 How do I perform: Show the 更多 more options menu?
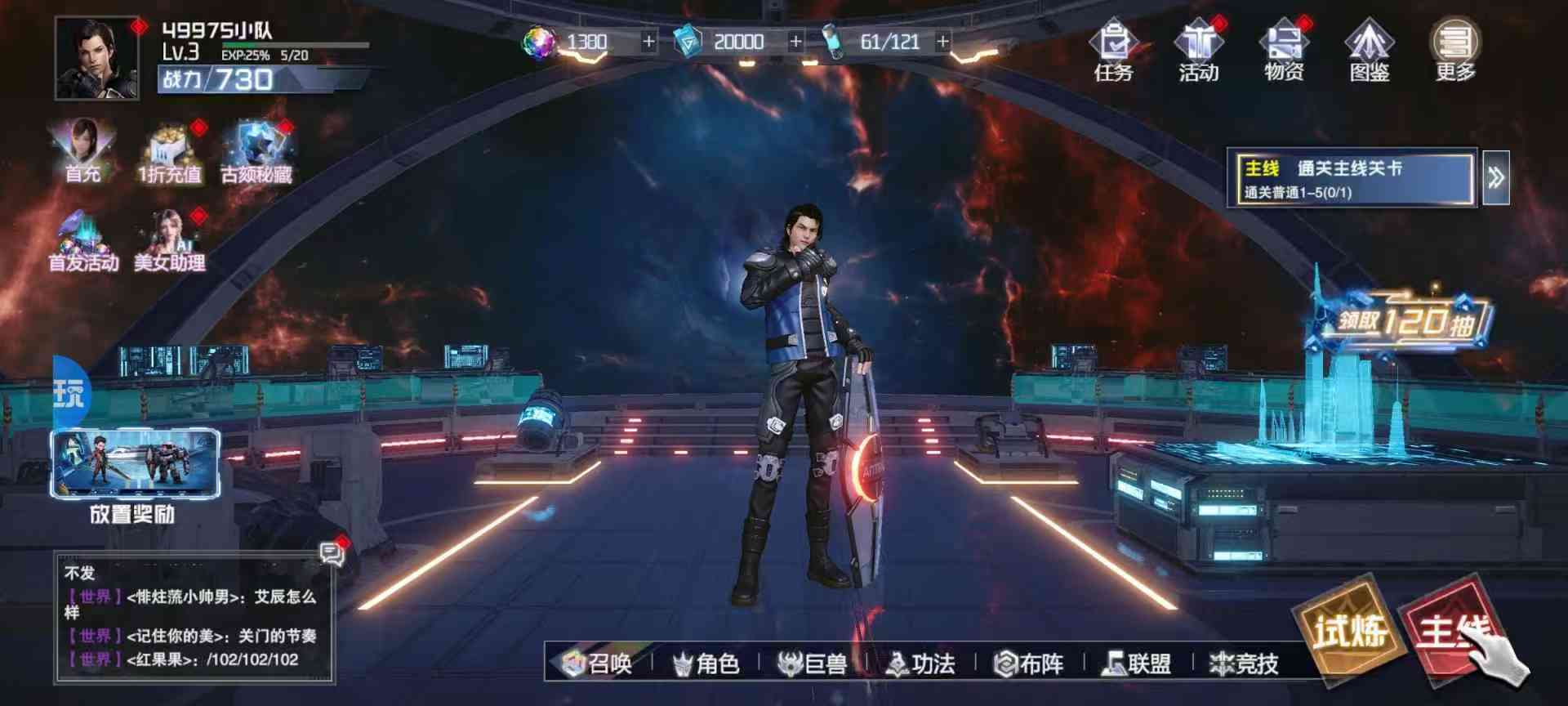click(1455, 51)
